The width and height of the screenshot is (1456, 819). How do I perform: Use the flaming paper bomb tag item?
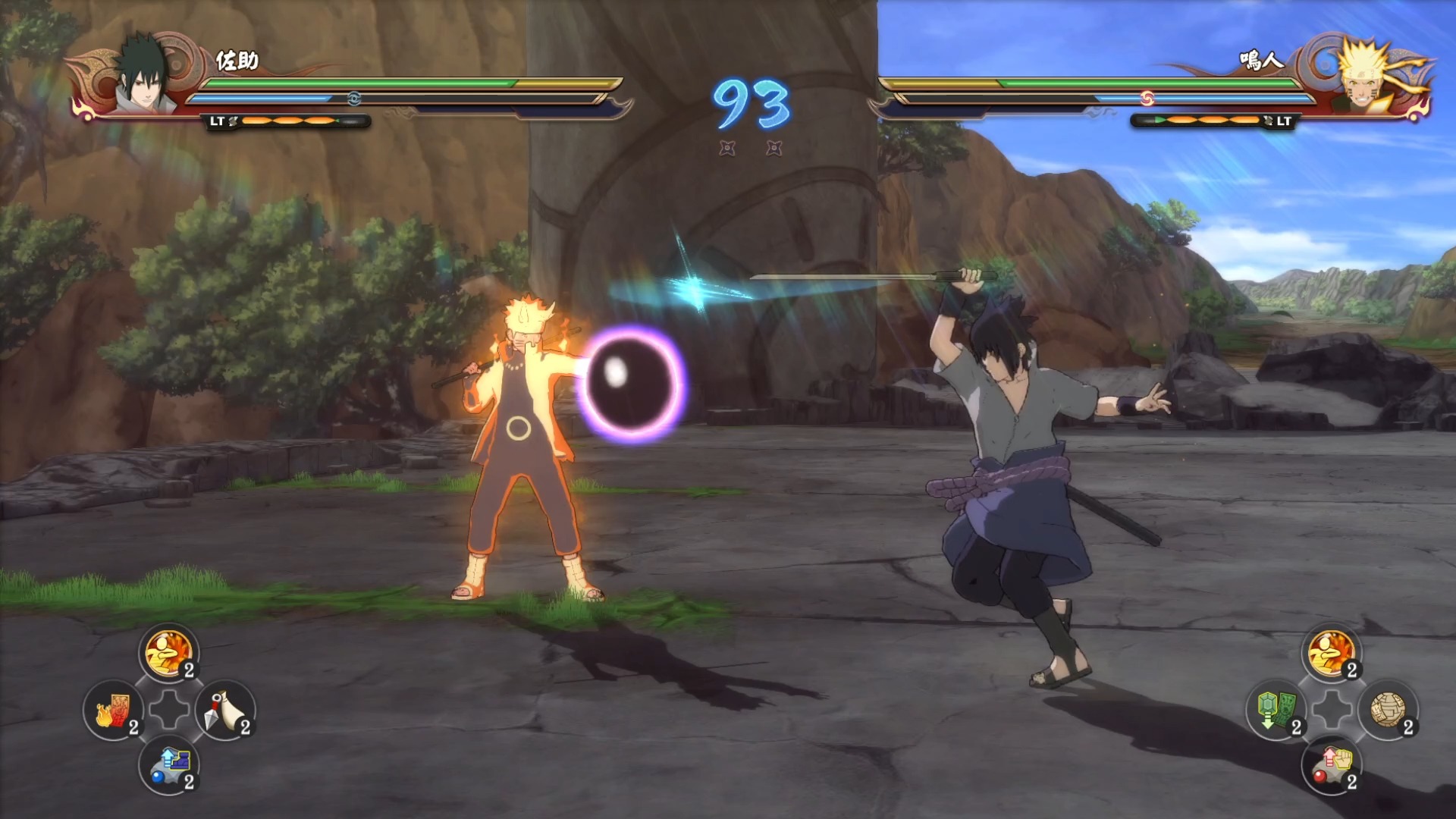pos(113,711)
